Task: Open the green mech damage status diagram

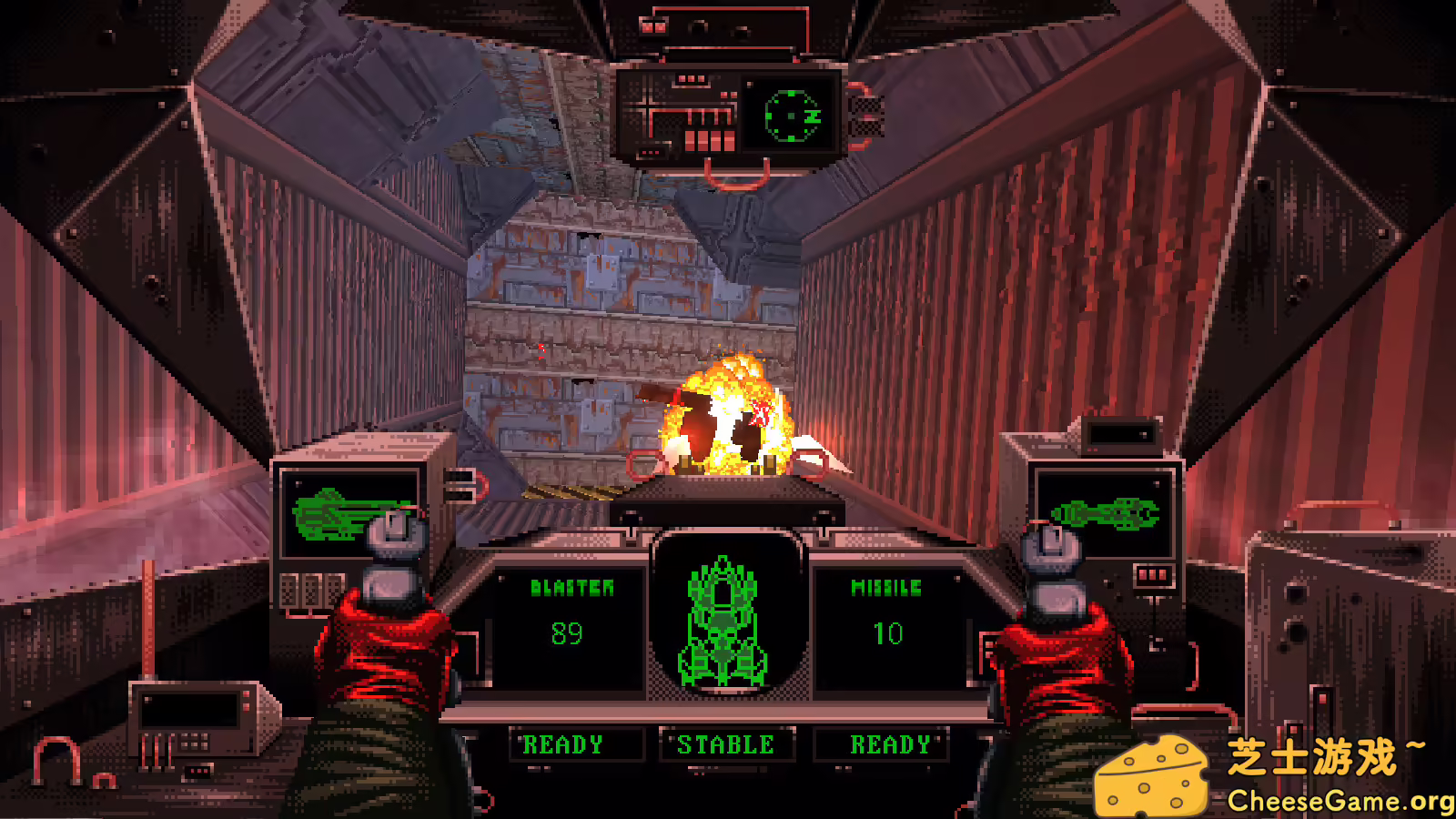Action: tap(725, 622)
